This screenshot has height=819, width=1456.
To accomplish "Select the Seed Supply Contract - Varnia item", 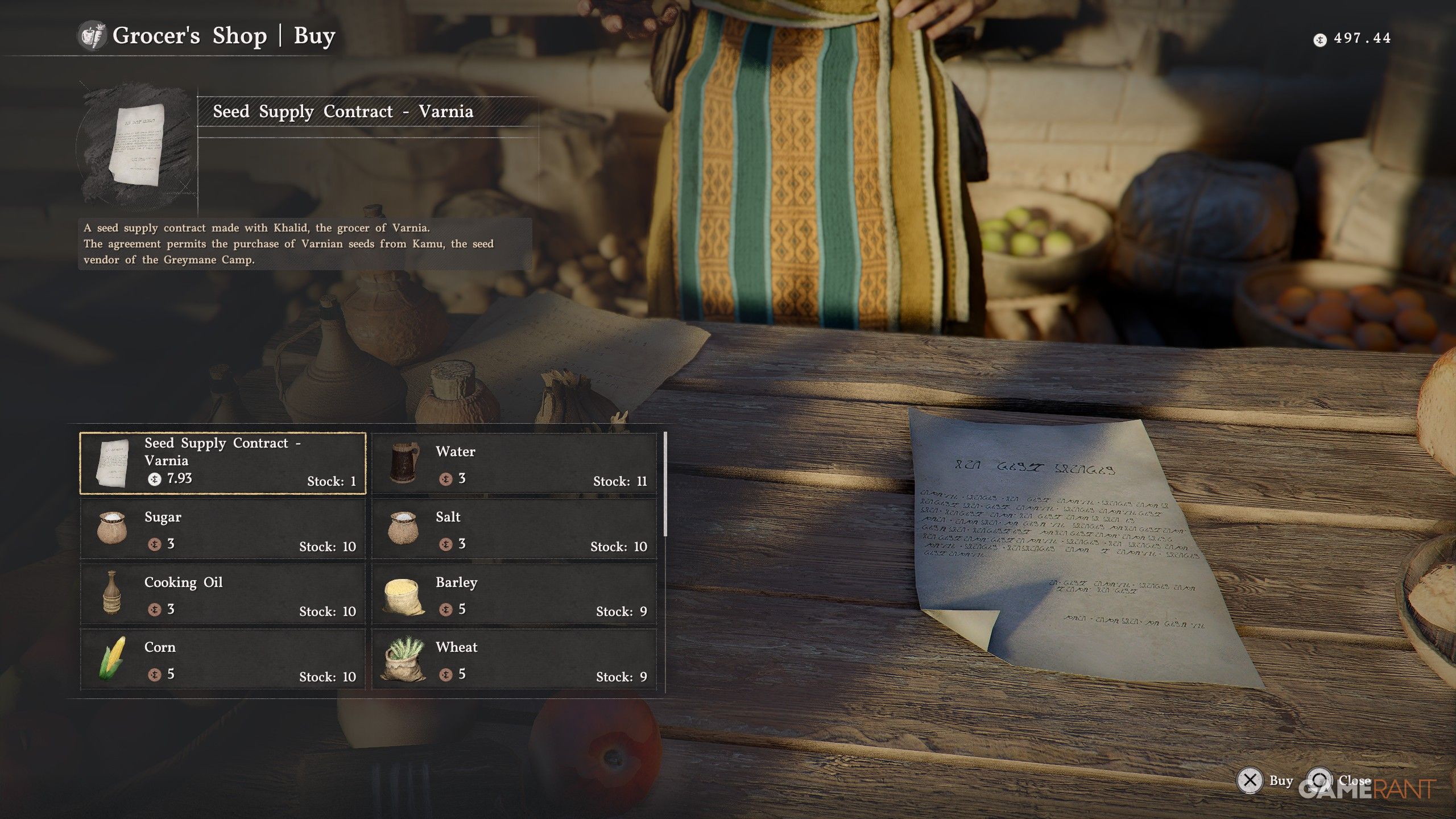I will pos(222,463).
